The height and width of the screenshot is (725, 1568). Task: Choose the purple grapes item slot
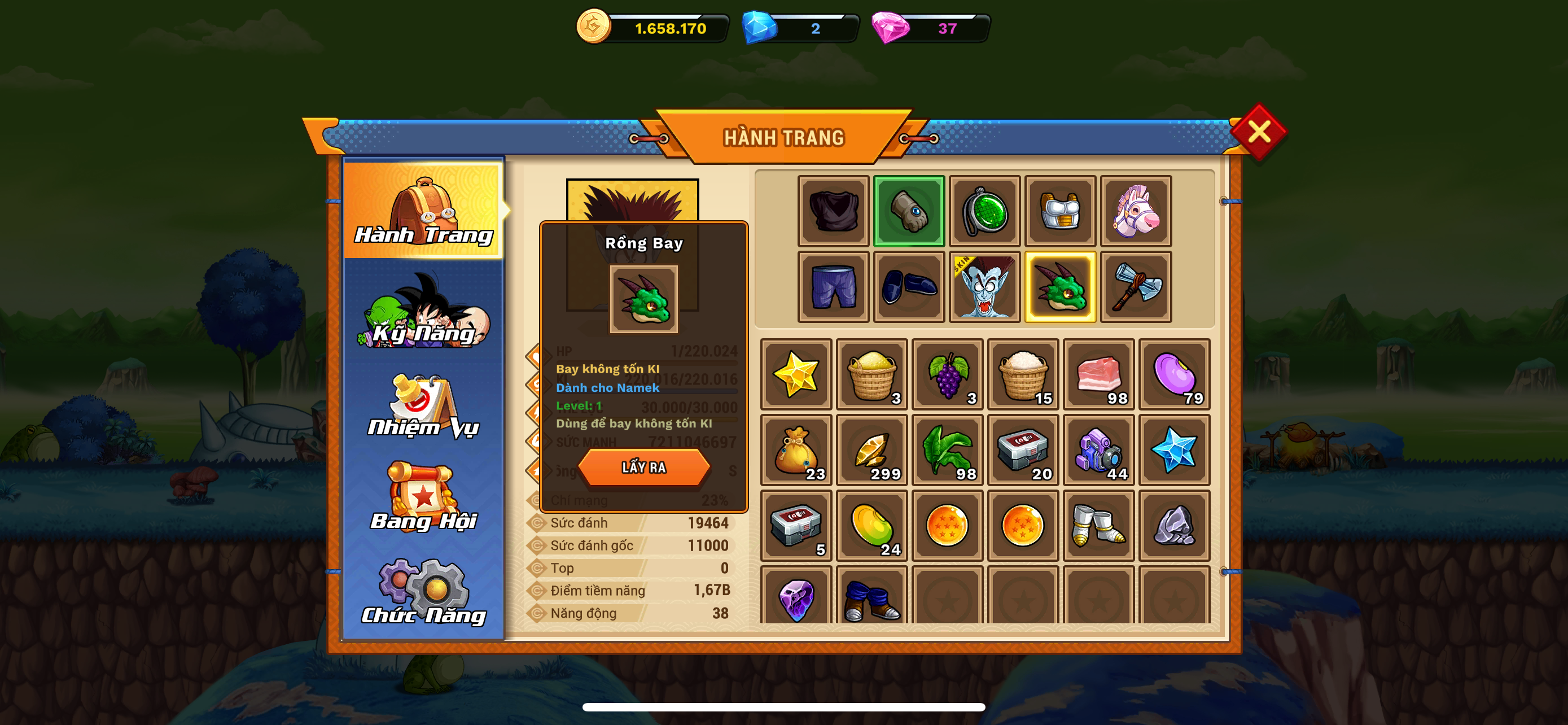click(947, 374)
